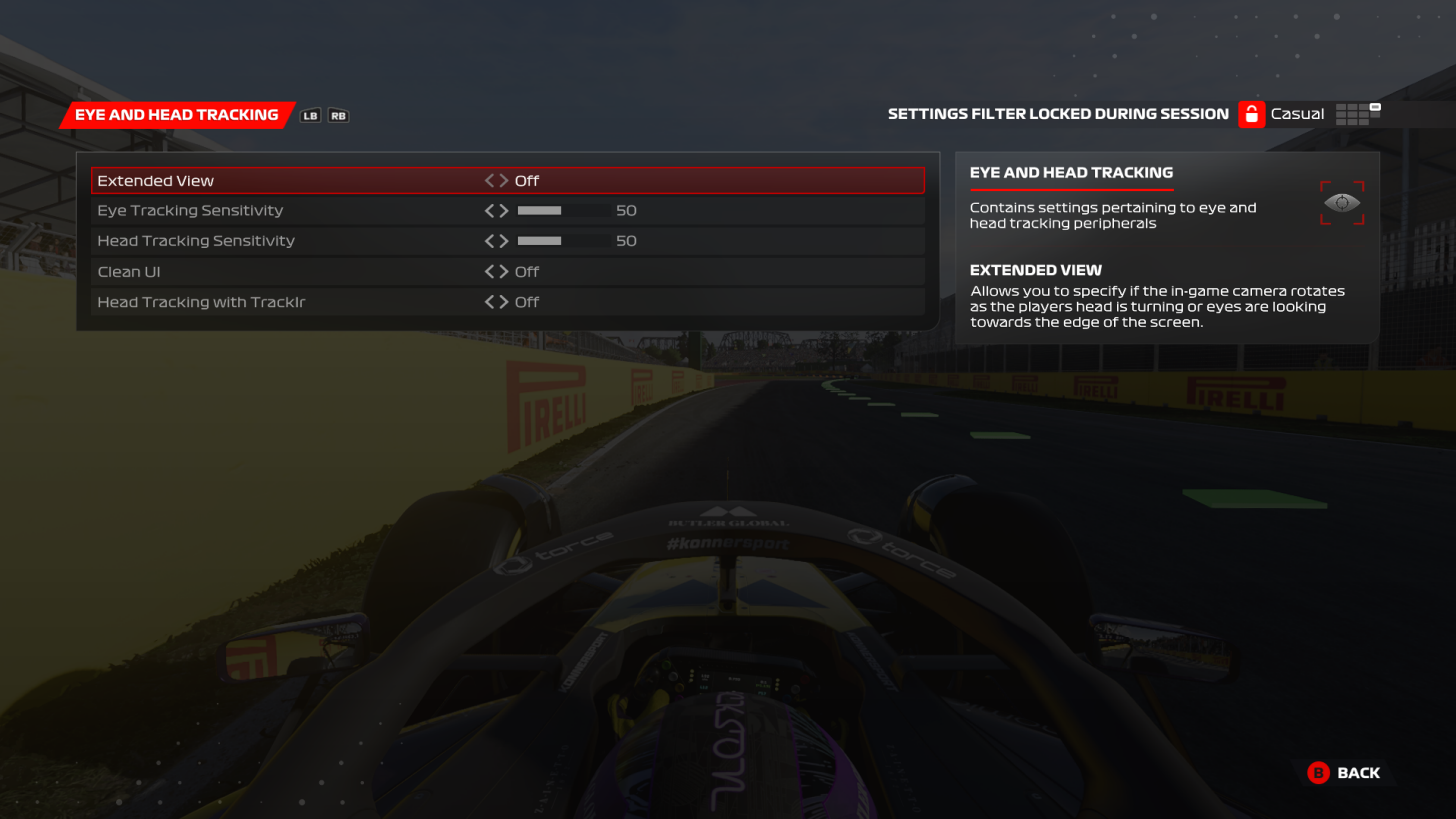Click the red padlock icon
This screenshot has width=1456, height=819.
(1251, 113)
